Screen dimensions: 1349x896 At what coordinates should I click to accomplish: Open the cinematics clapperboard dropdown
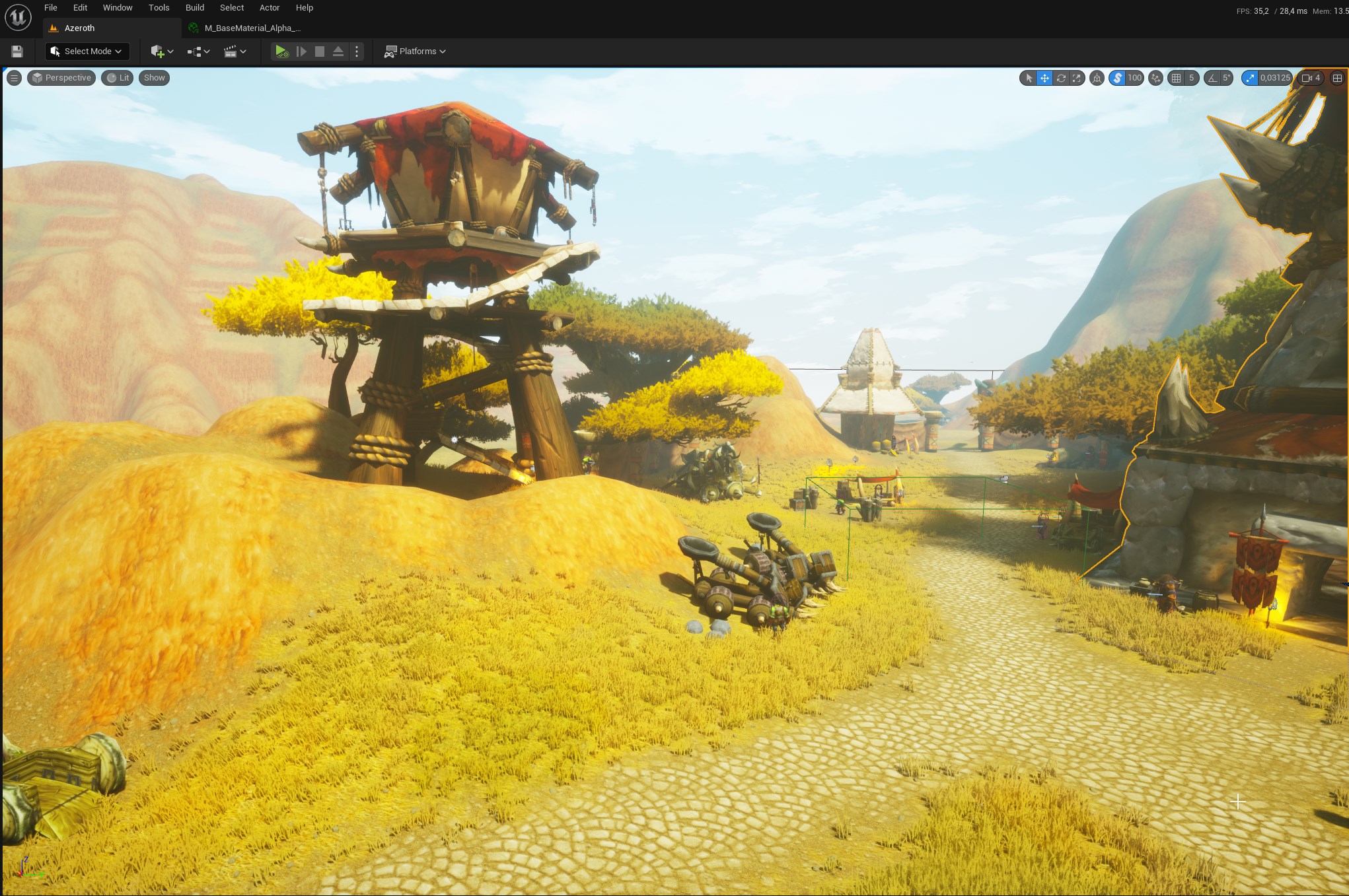pyautogui.click(x=235, y=52)
